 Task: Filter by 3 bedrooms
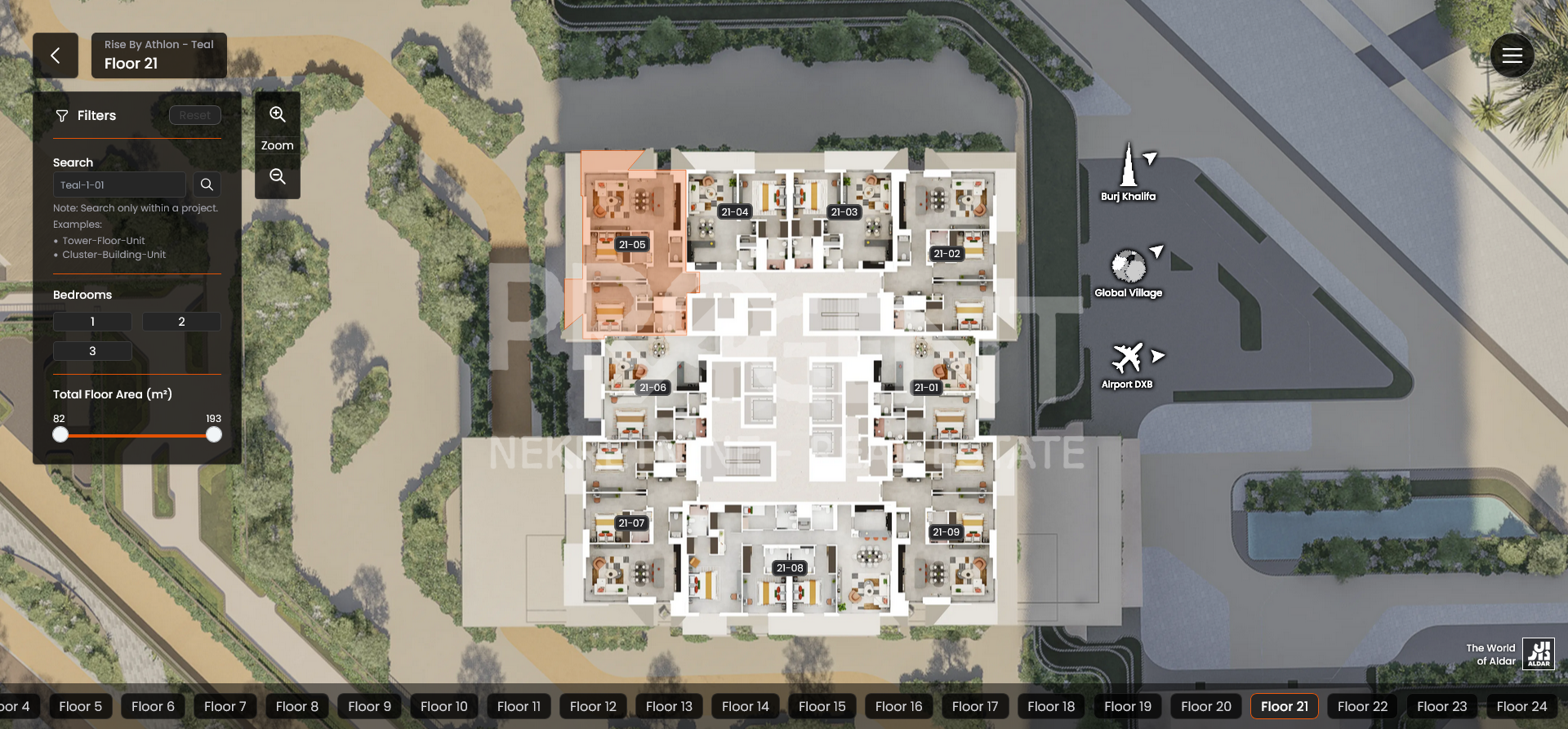pos(92,351)
